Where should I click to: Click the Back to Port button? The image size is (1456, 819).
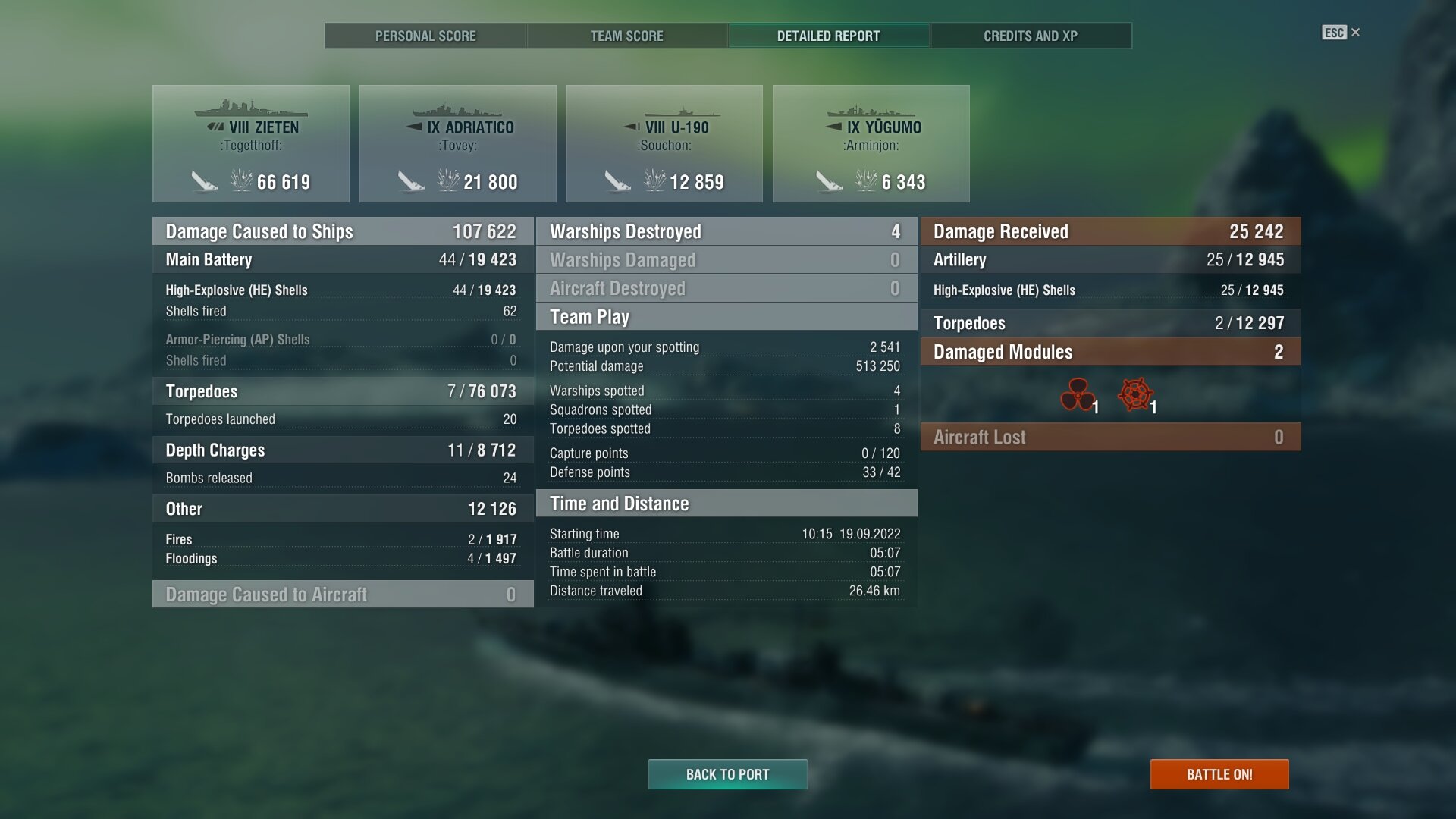click(727, 774)
